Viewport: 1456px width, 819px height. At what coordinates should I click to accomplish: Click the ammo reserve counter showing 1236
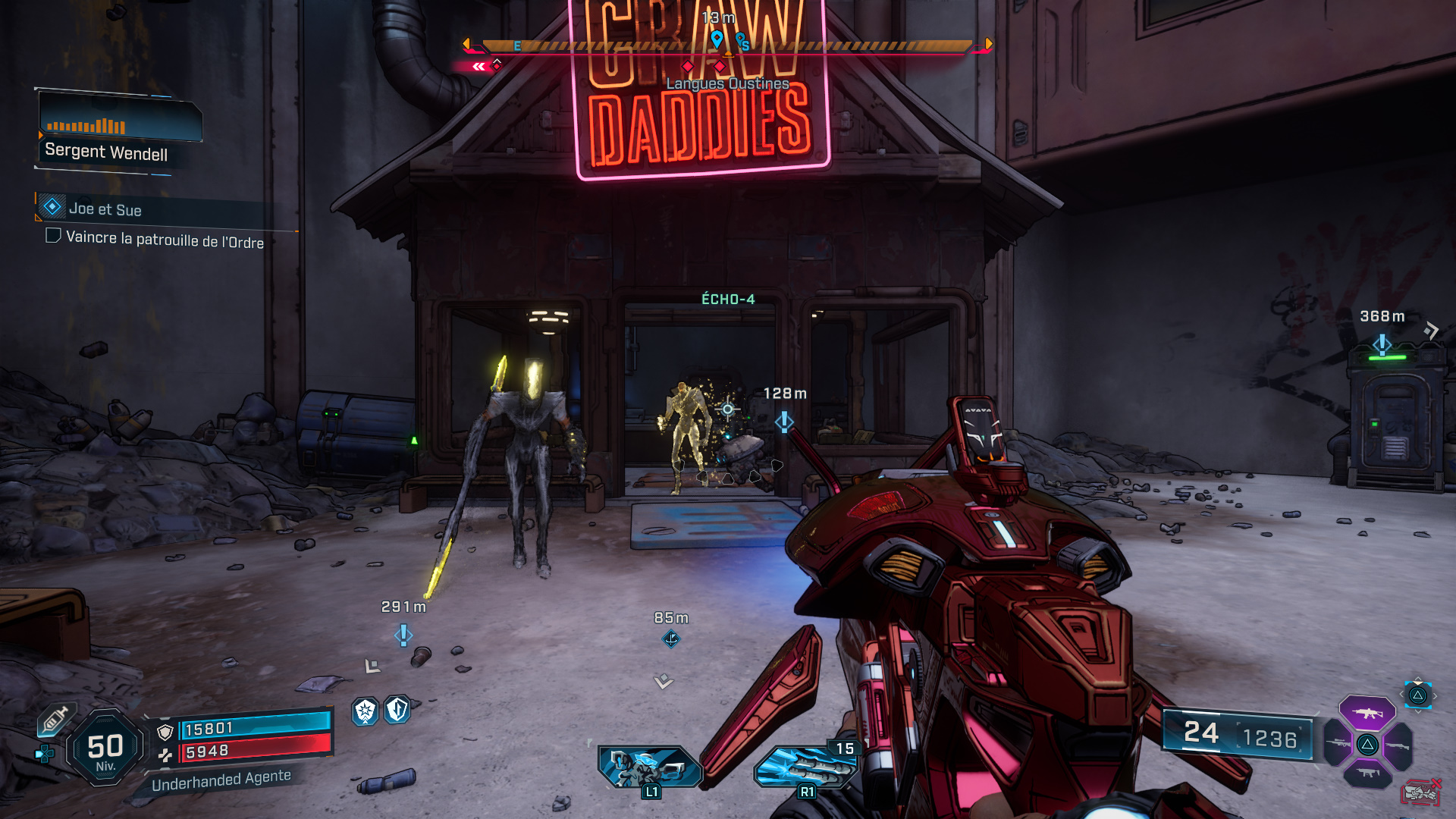(x=1268, y=736)
